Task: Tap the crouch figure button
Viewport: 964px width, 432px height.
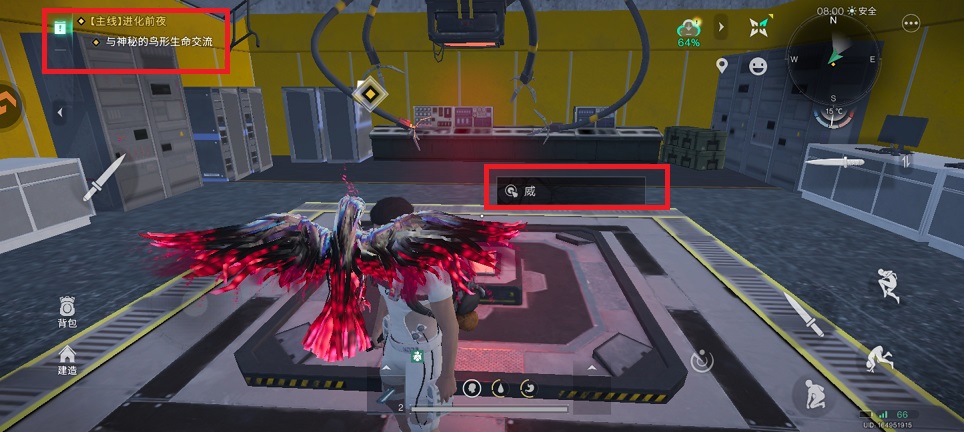Action: coord(810,396)
